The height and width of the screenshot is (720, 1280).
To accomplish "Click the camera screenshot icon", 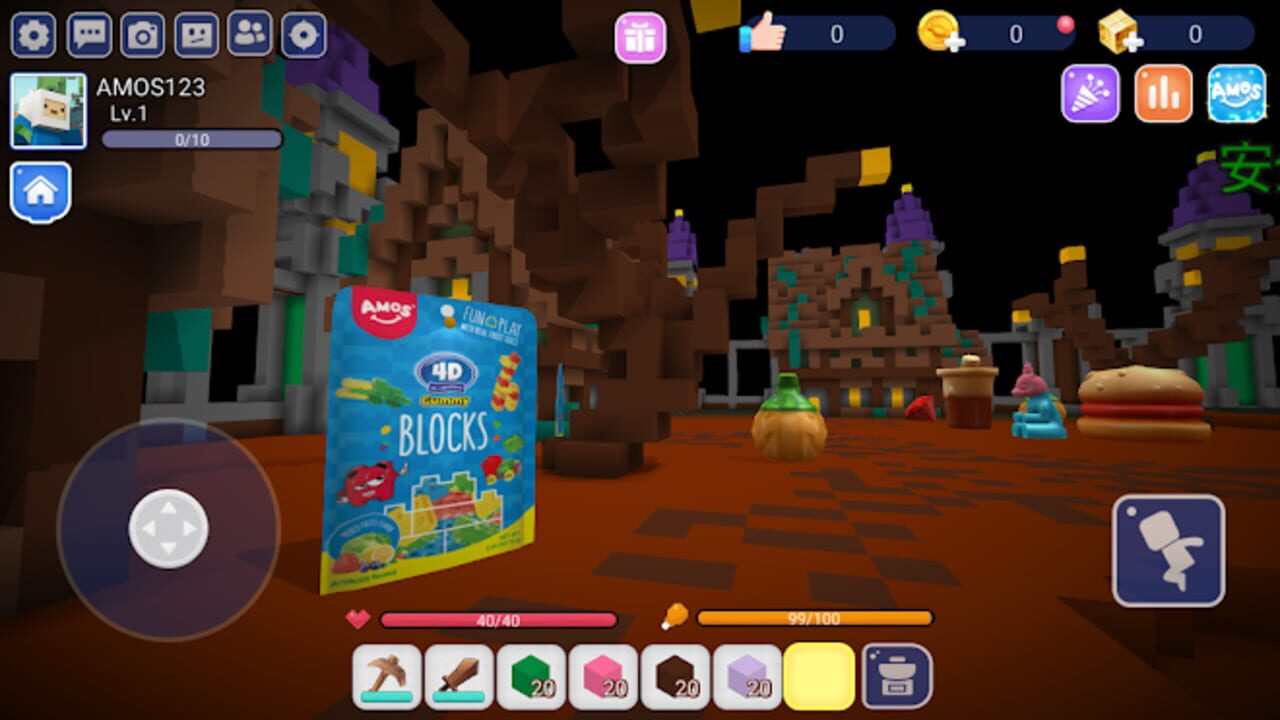I will [x=143, y=33].
